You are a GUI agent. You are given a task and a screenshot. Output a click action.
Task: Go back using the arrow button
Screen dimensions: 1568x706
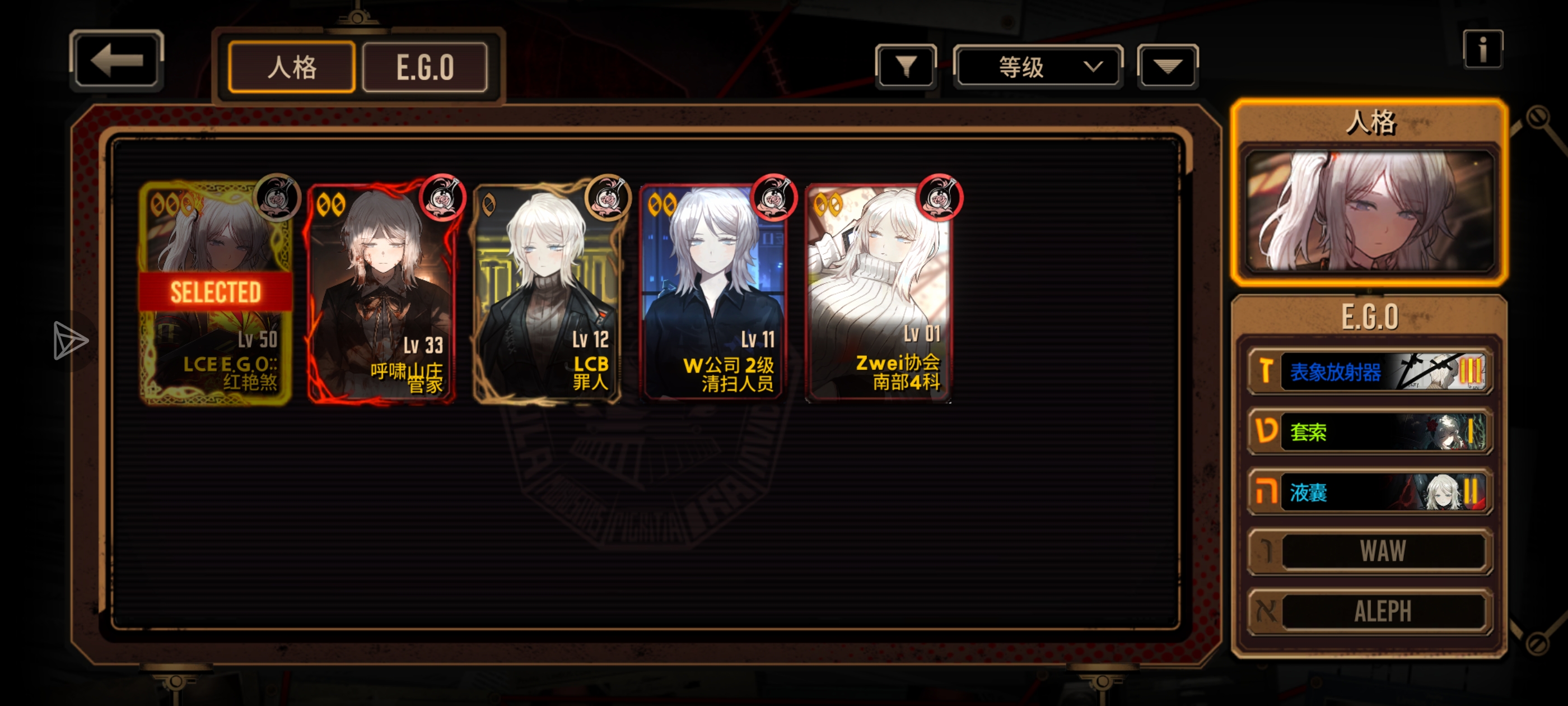coord(116,61)
